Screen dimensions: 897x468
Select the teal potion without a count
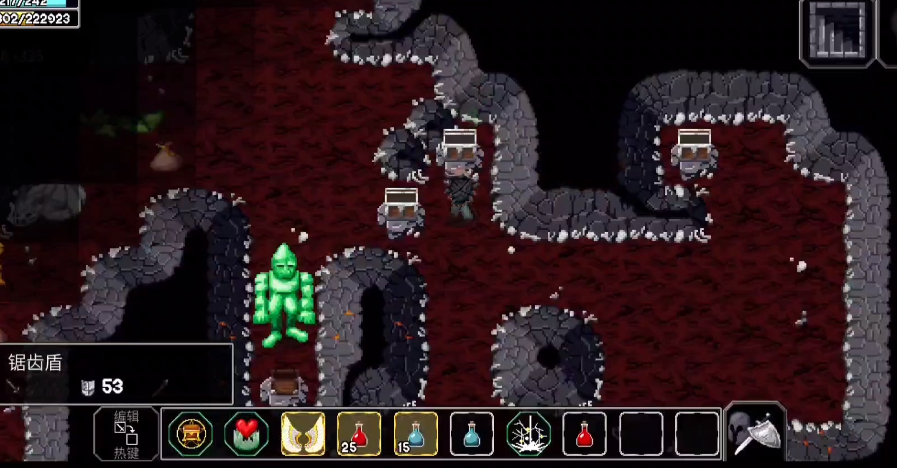472,433
